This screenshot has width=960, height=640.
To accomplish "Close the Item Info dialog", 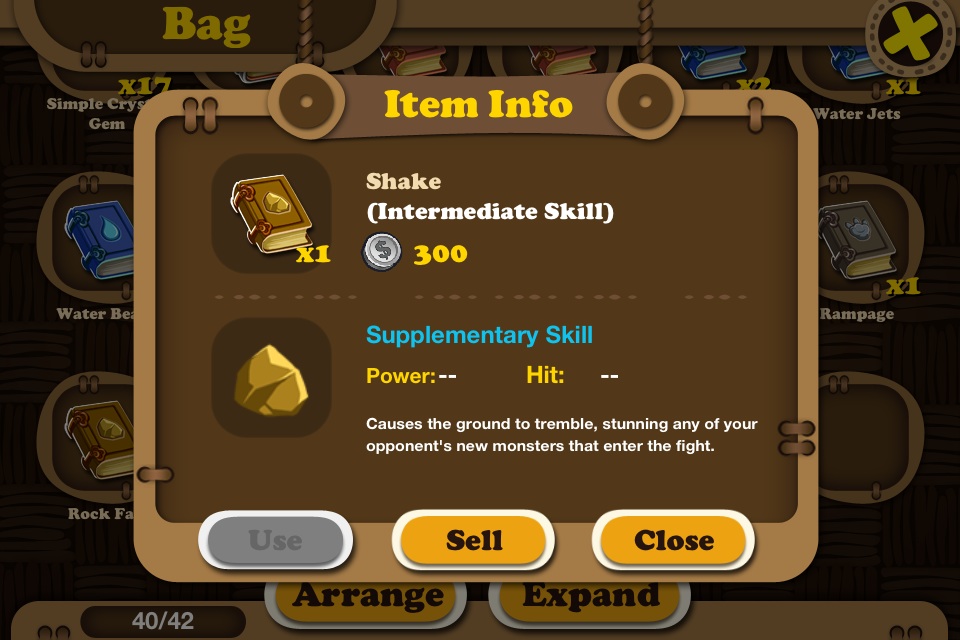I will click(x=673, y=540).
